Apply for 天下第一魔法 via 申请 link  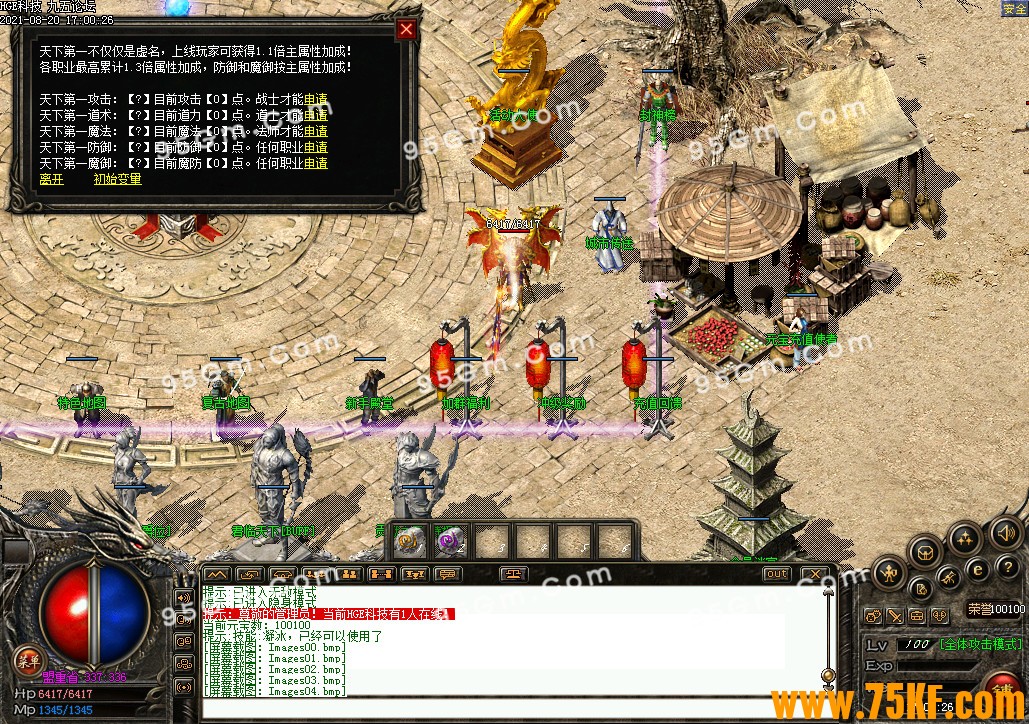(x=316, y=132)
